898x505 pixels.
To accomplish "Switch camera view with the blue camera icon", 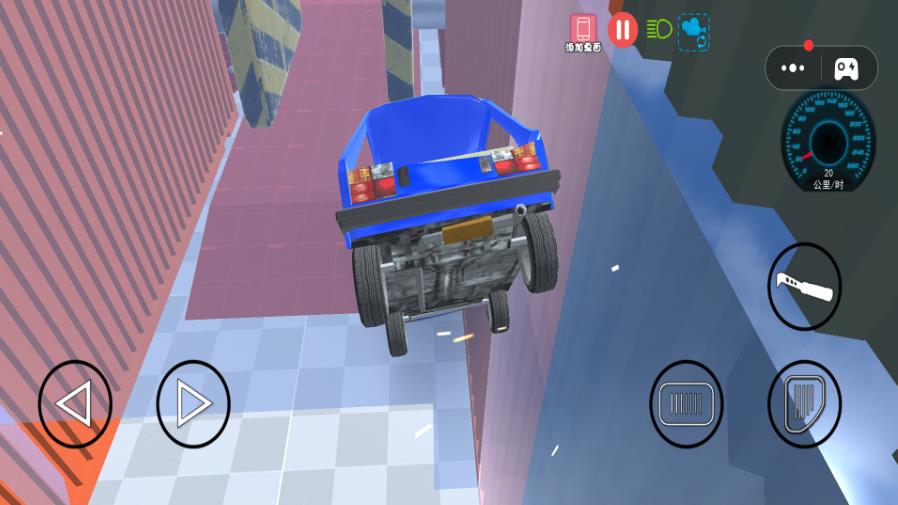I will [x=693, y=30].
